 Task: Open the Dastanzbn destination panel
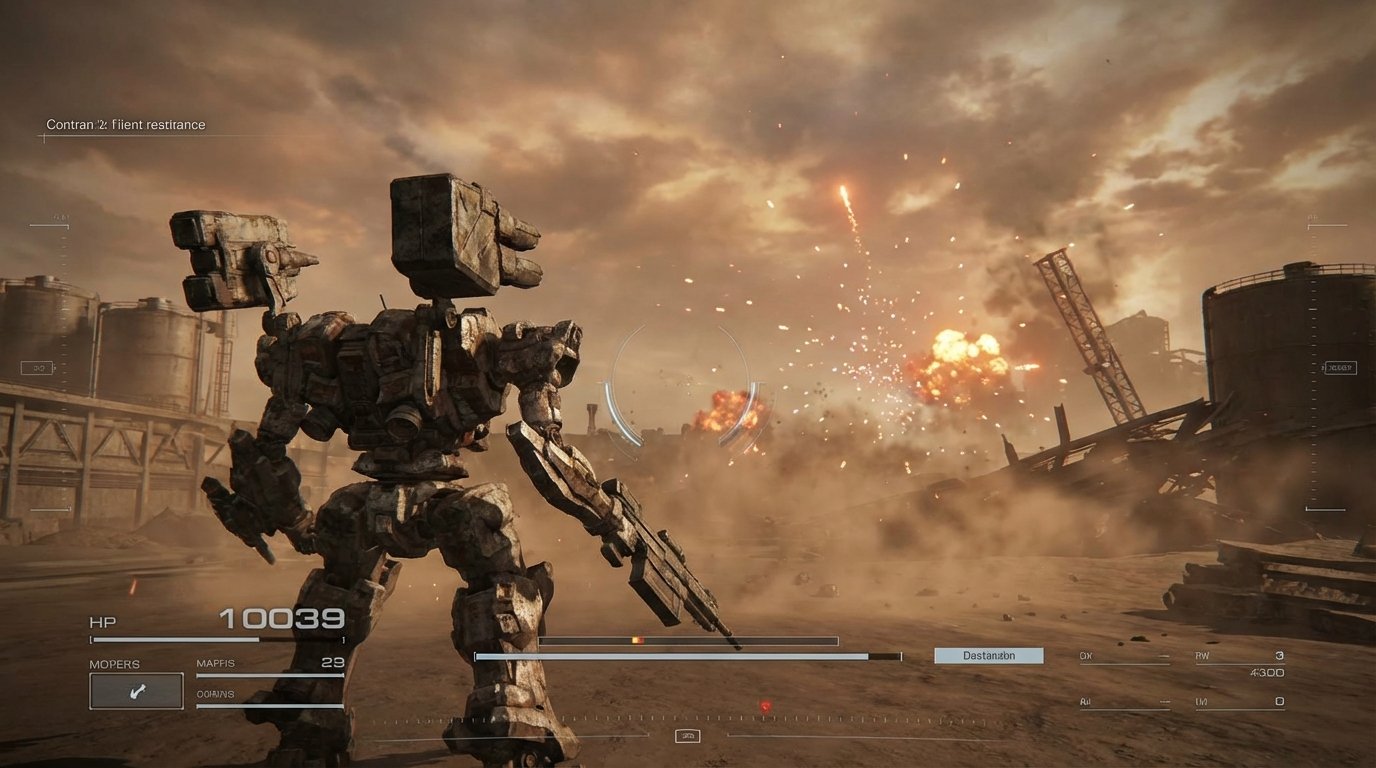[x=988, y=655]
